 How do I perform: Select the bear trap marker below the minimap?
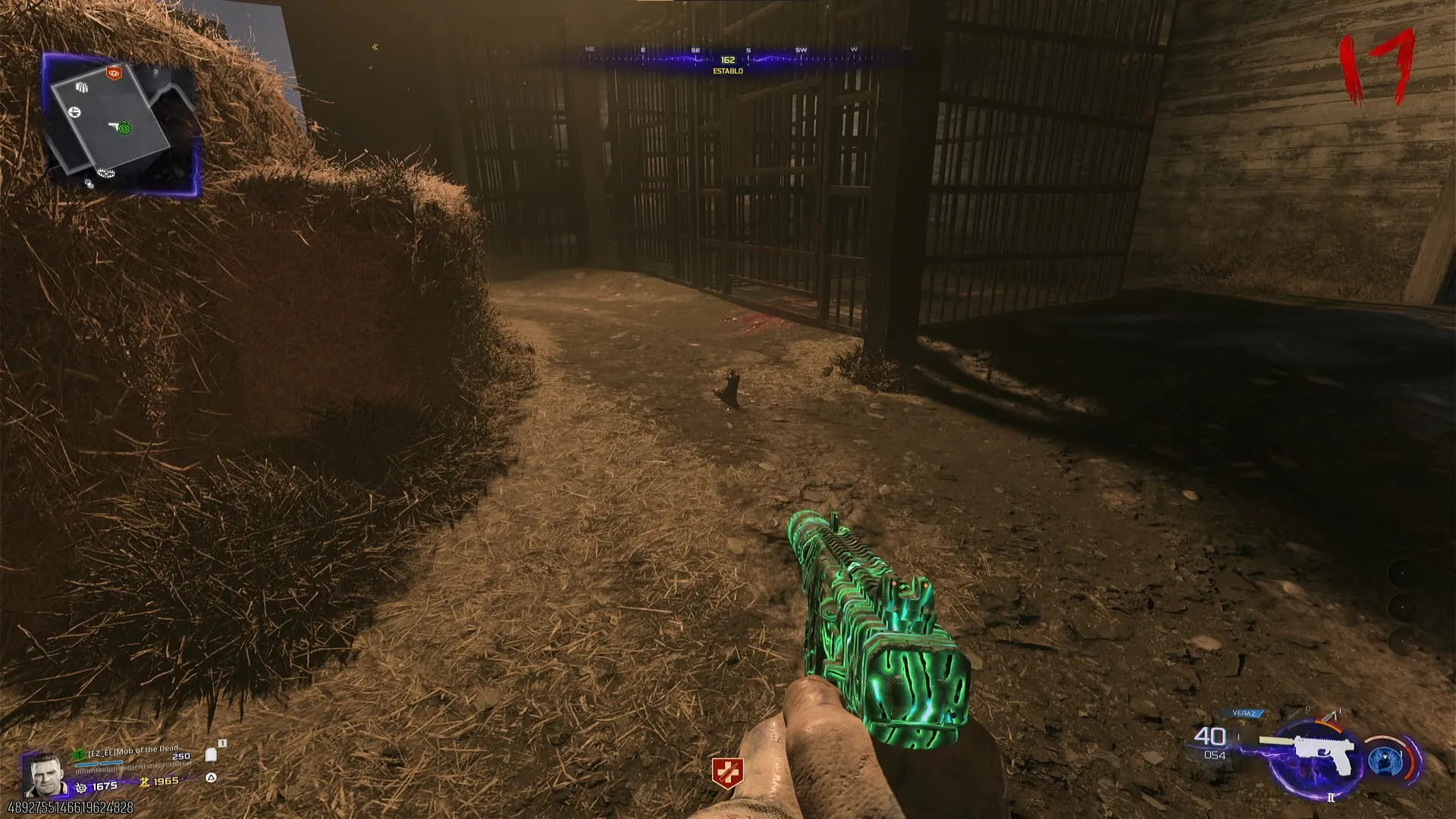pos(105,174)
